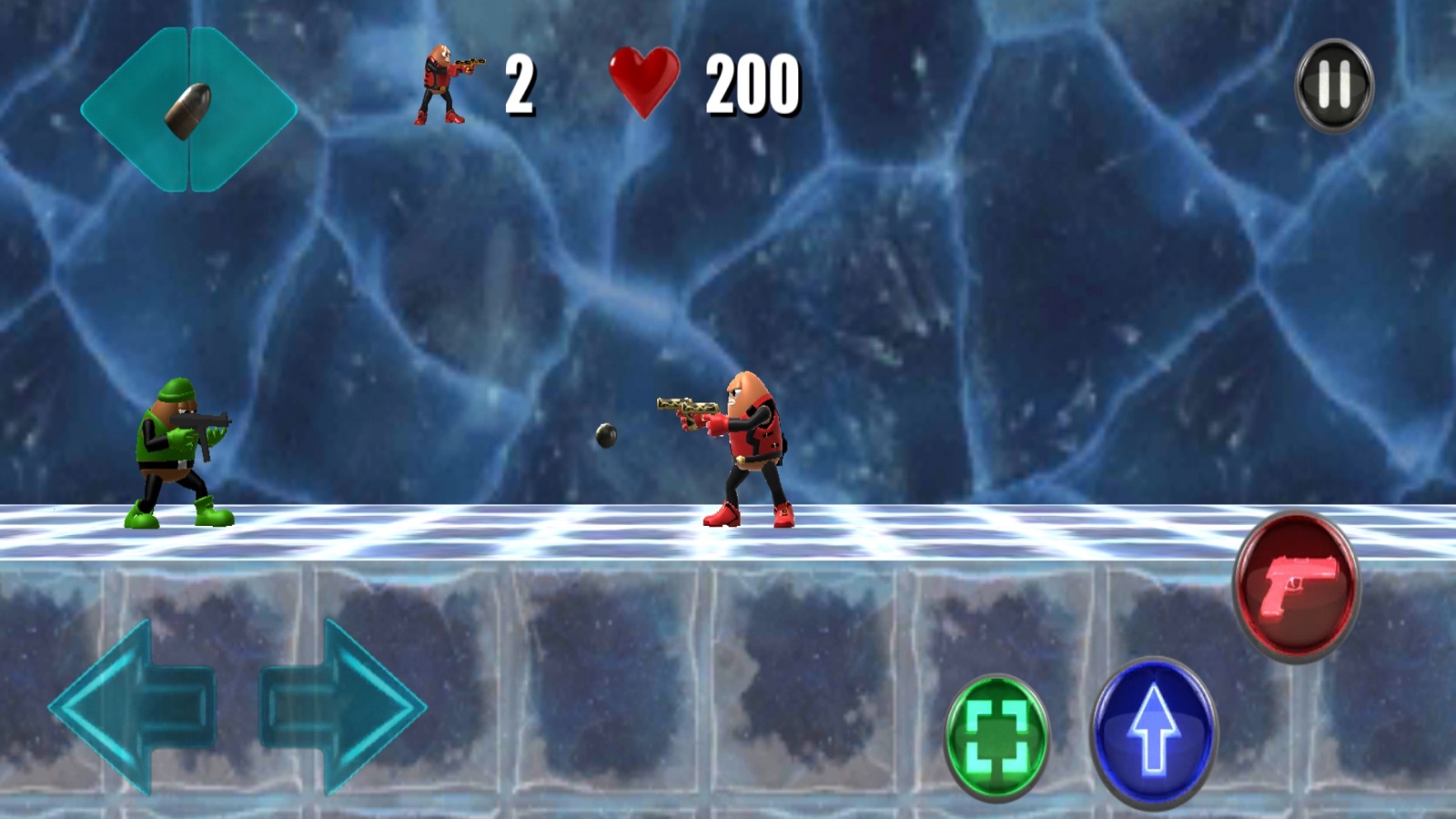Viewport: 1456px width, 819px height.
Task: Tap the bullet ammo selector
Action: (x=189, y=110)
